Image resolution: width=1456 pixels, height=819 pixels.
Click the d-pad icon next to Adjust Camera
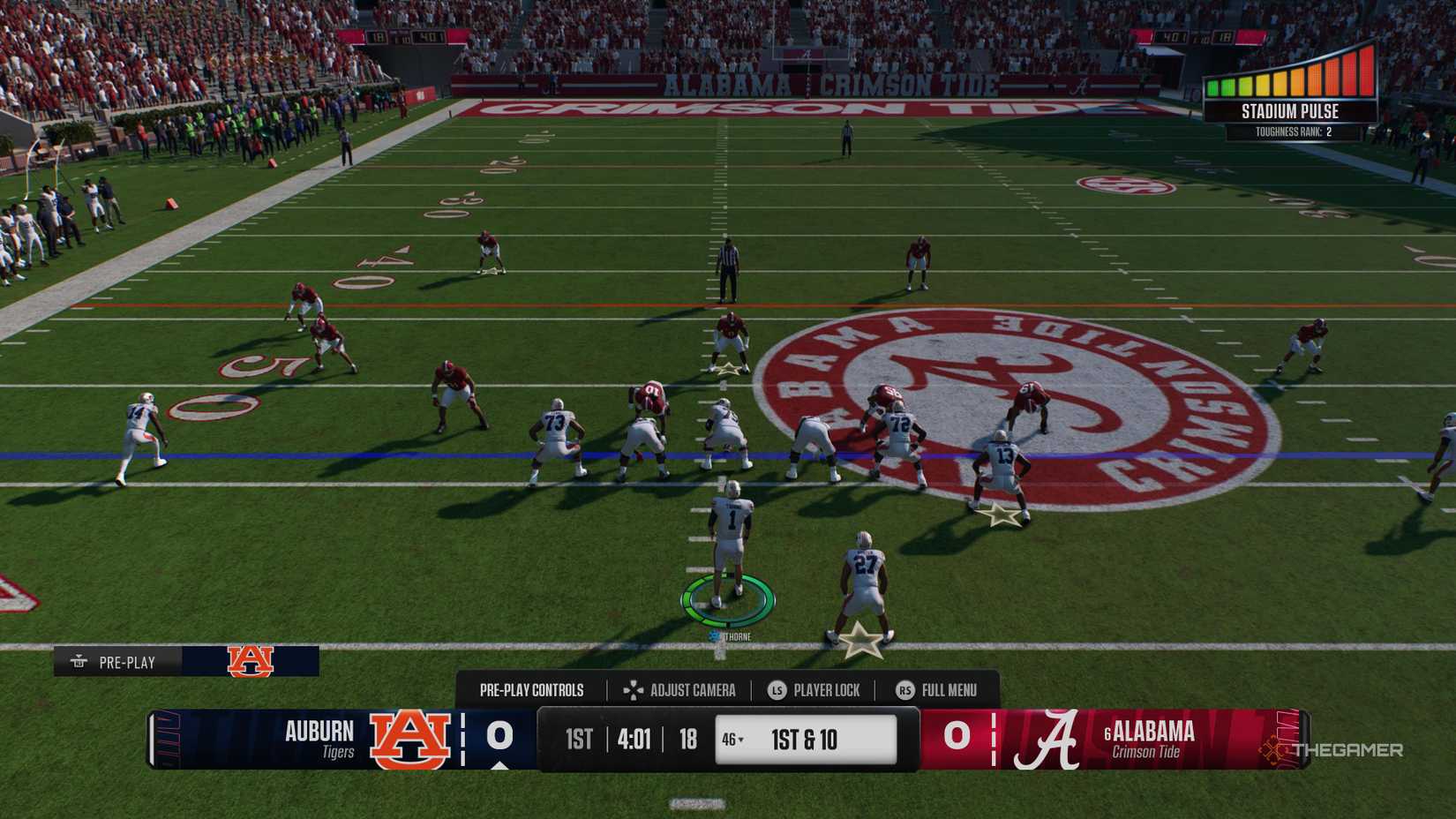[x=634, y=690]
